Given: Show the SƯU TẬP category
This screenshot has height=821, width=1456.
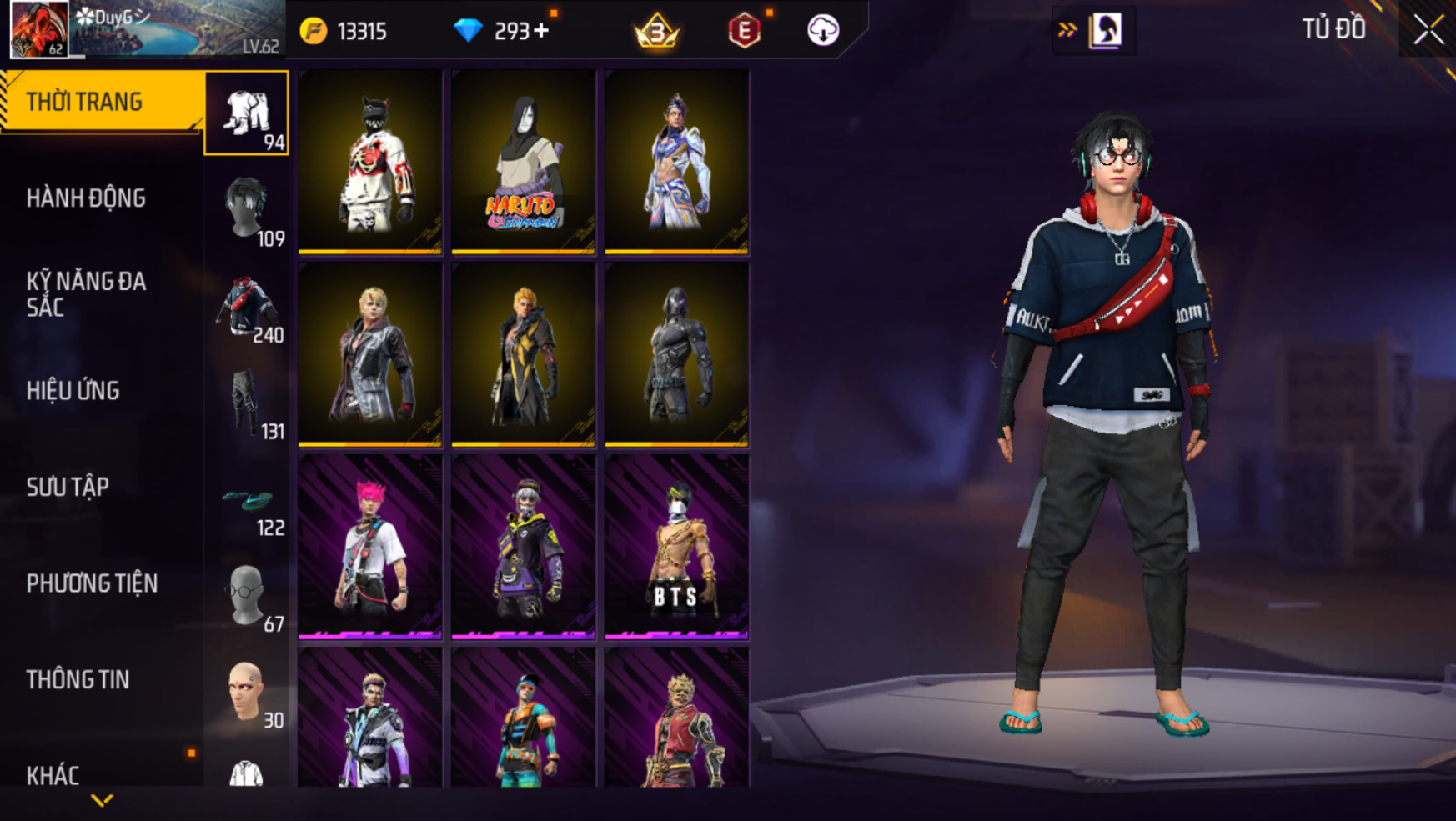Looking at the screenshot, I should pyautogui.click(x=68, y=487).
